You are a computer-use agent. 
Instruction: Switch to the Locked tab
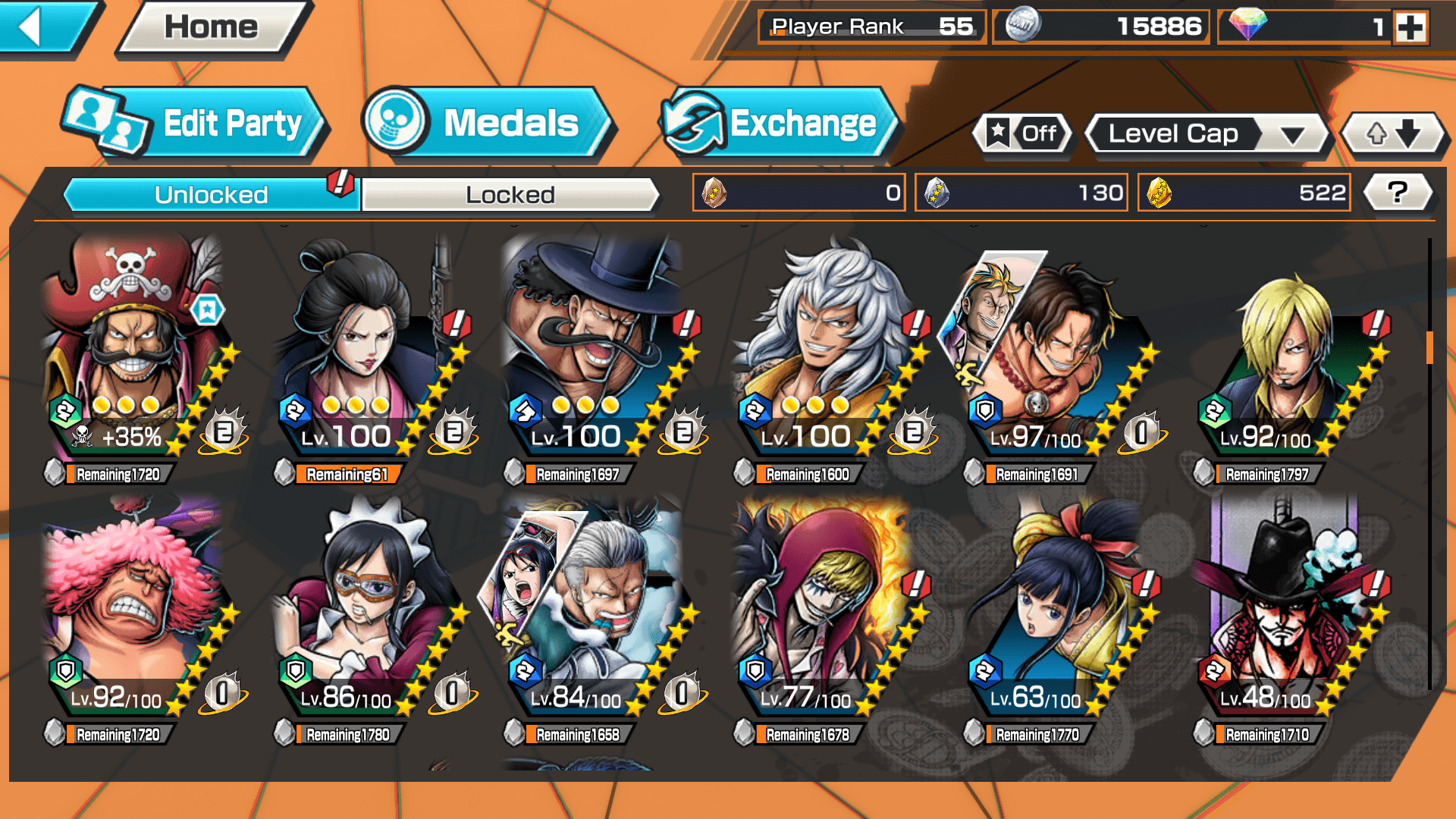(x=510, y=195)
